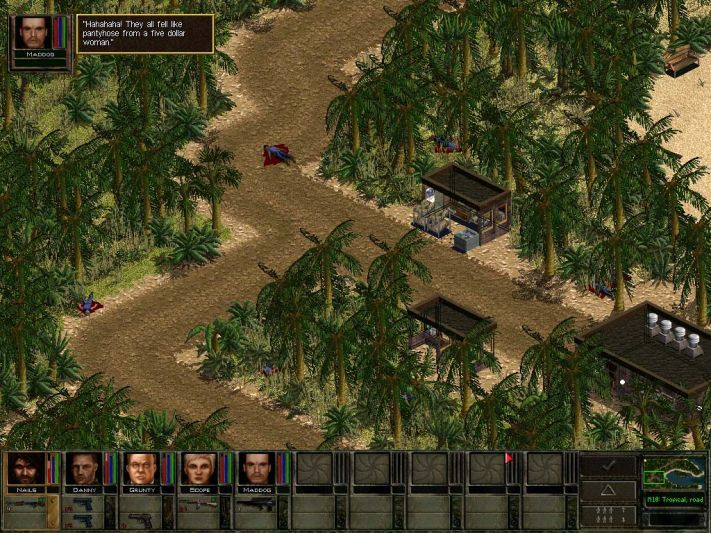
Task: Click the triangle button in the panel
Action: pyautogui.click(x=608, y=491)
